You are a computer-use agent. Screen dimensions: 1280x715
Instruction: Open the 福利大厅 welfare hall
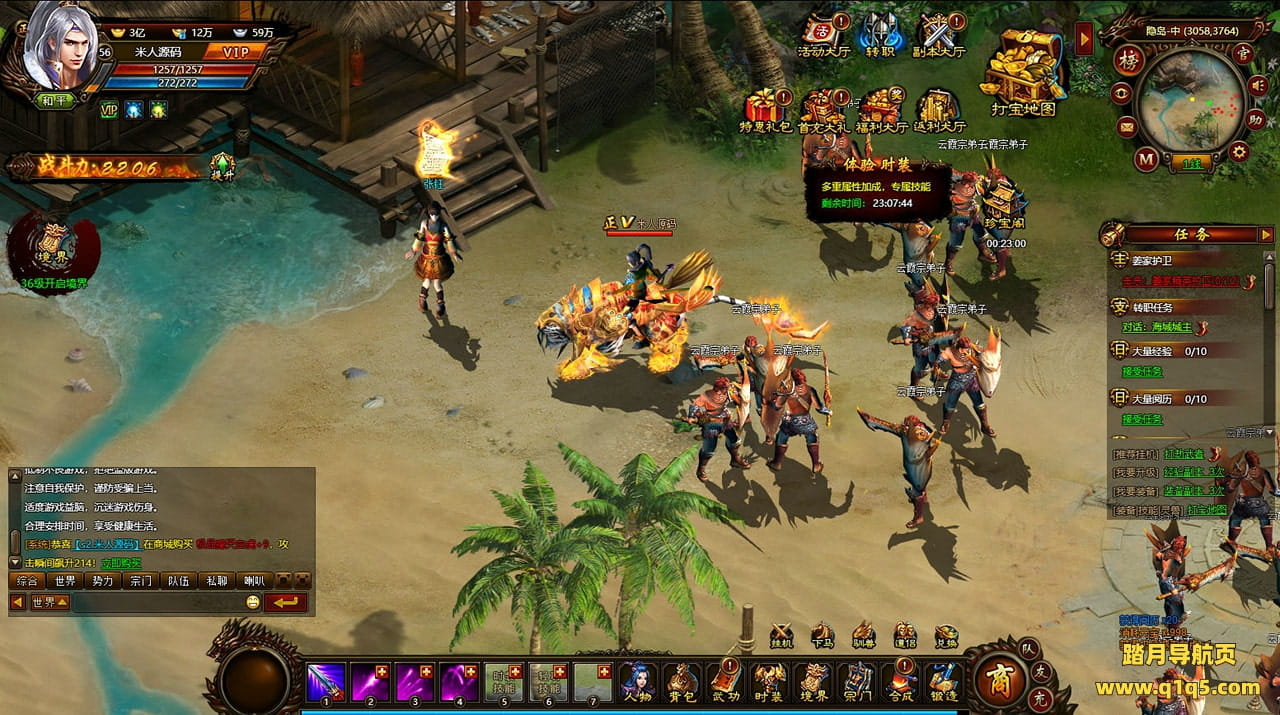881,110
